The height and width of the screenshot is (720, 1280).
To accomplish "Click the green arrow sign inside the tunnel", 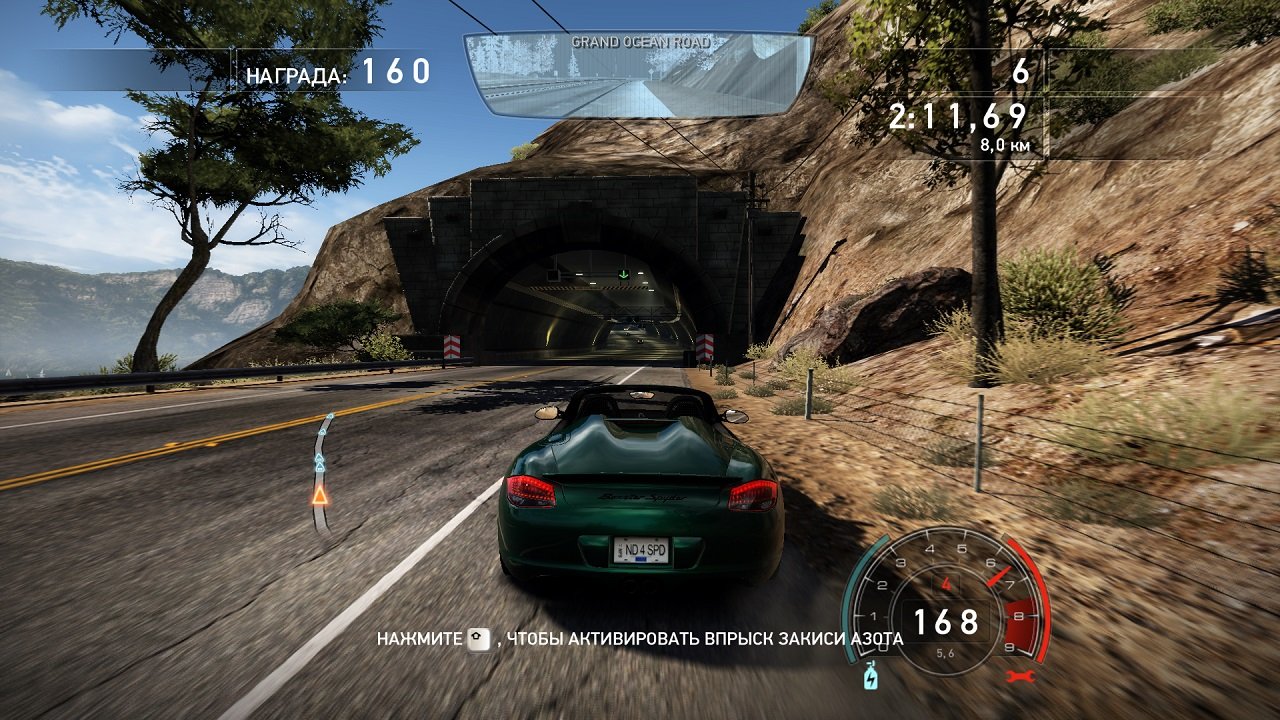I will pos(625,272).
